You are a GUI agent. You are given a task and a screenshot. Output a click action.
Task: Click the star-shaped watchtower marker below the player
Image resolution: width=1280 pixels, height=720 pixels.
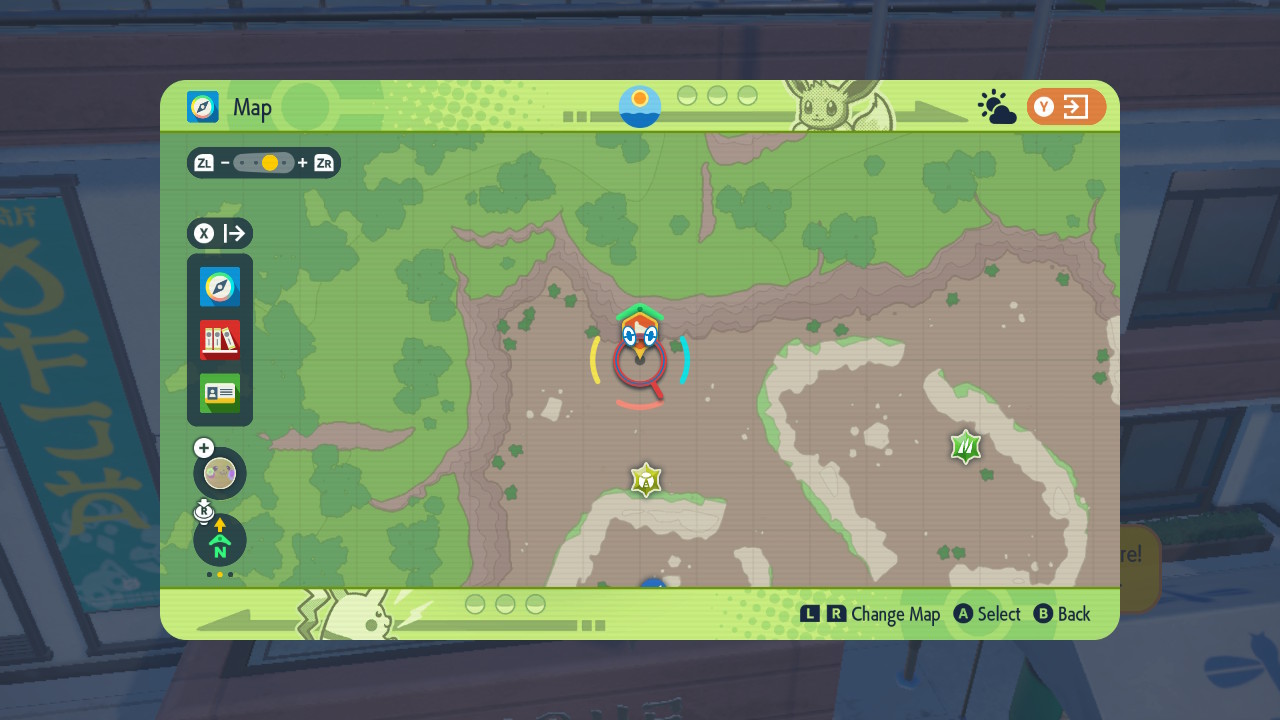click(x=646, y=480)
